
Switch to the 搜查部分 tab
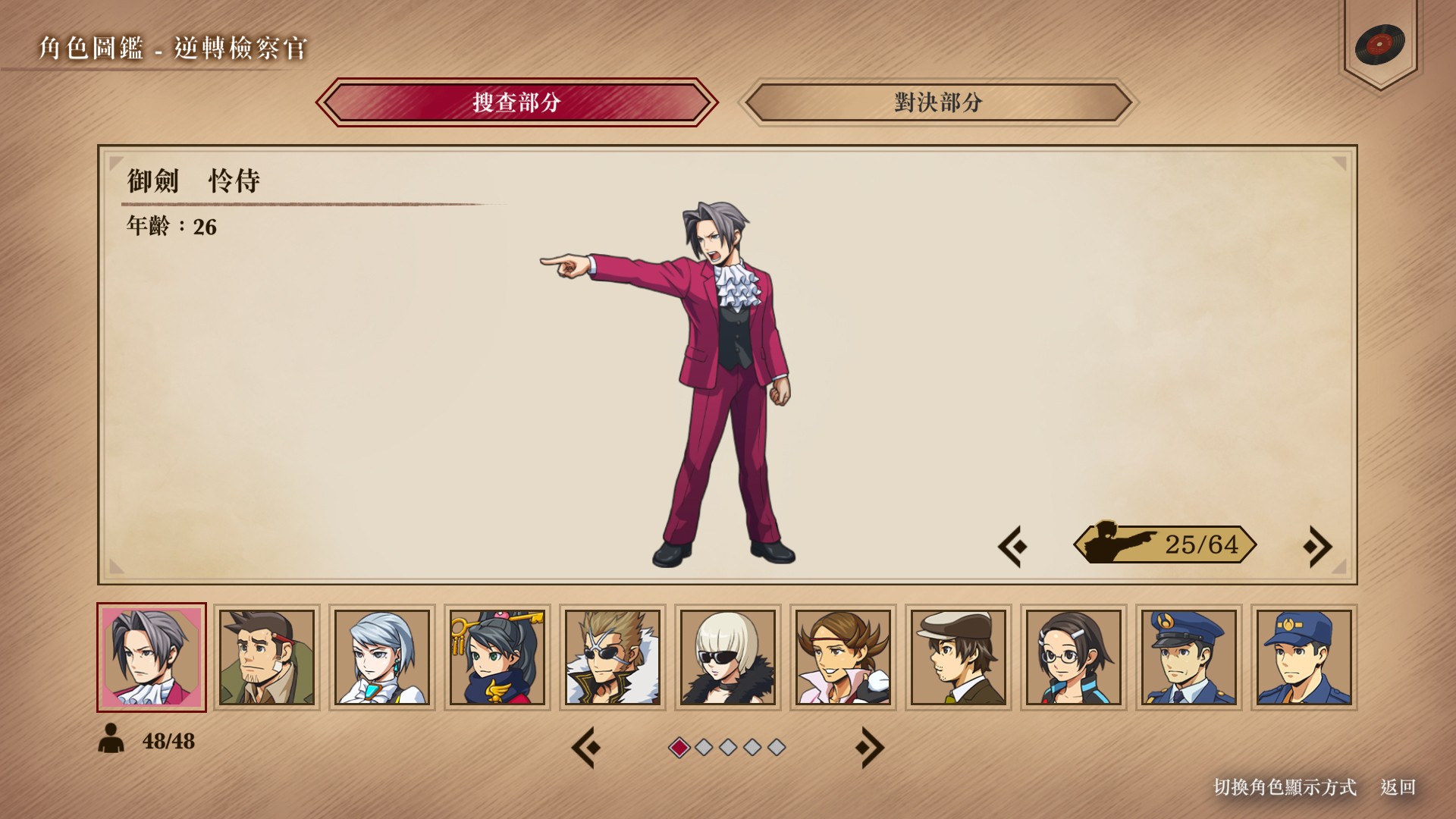(x=516, y=102)
